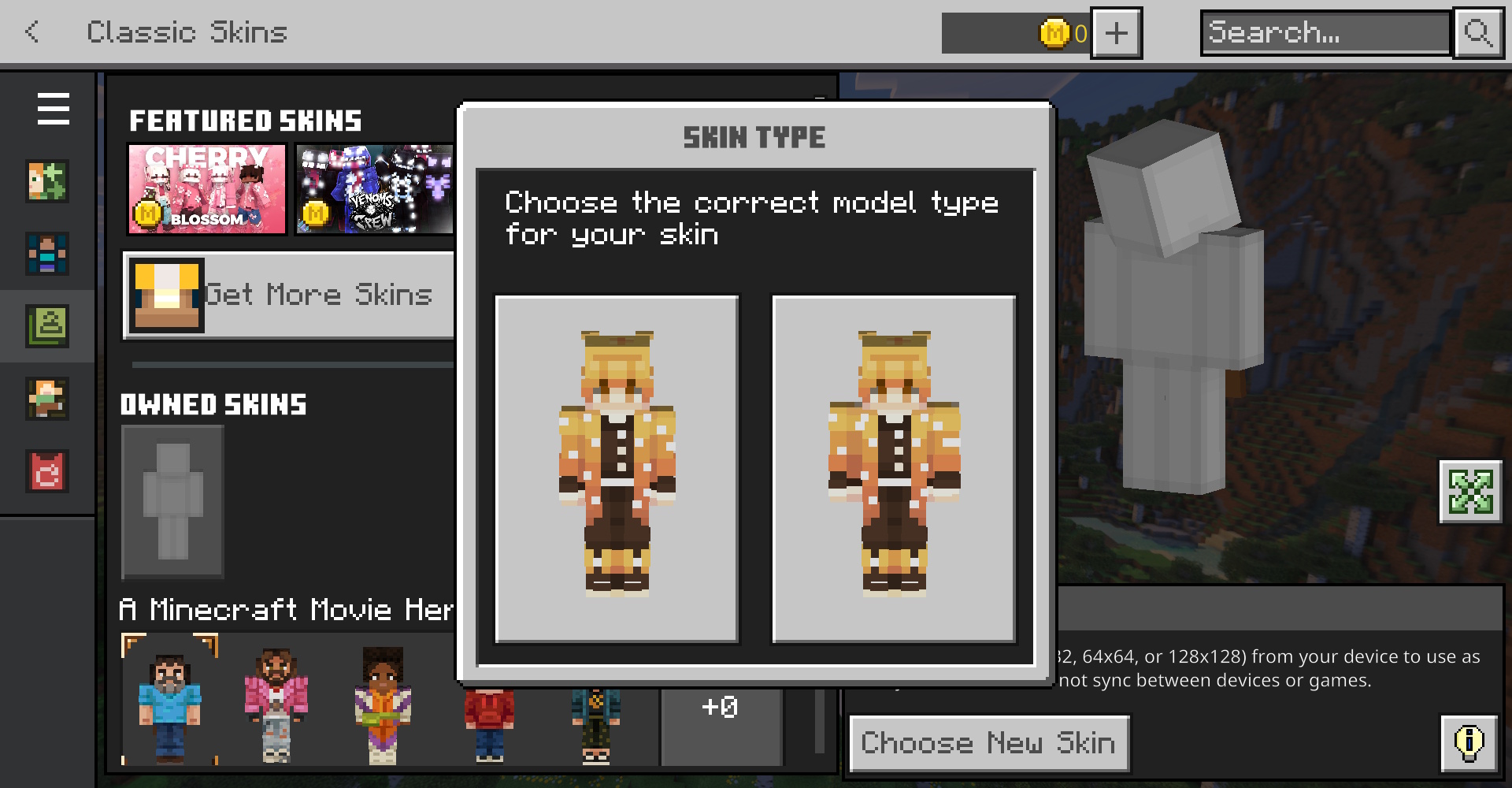Open the dressing room wardrobe sidebar icon
This screenshot has height=788, width=1512.
coord(47,254)
